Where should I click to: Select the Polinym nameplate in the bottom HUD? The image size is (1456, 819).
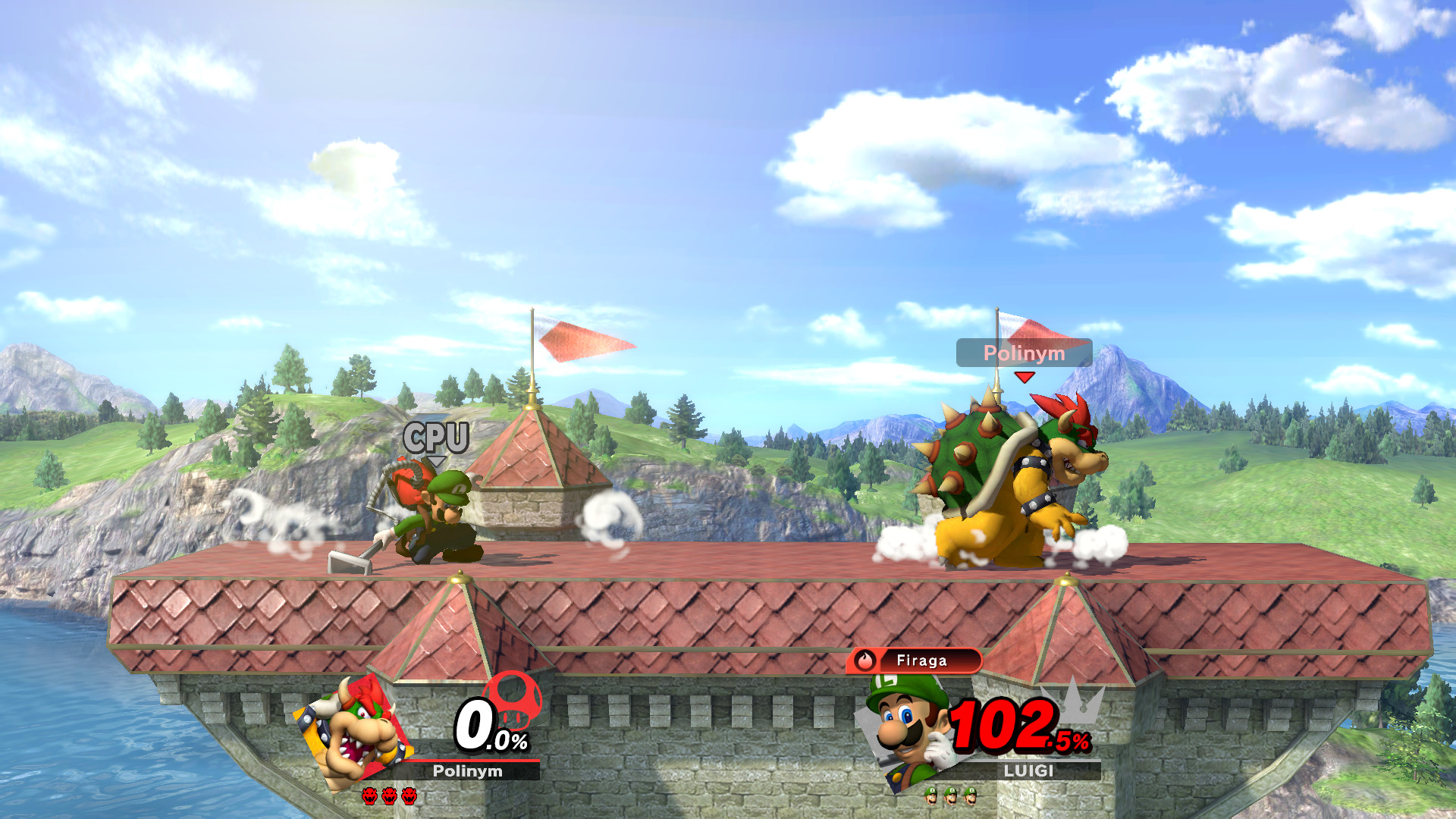(466, 770)
